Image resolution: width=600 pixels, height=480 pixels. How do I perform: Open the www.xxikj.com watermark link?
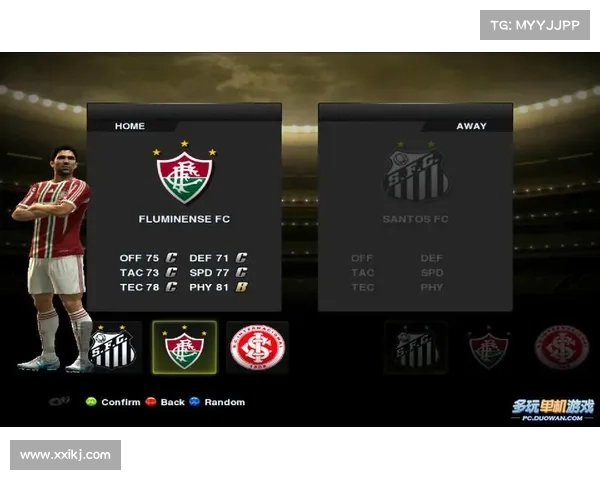[67, 456]
